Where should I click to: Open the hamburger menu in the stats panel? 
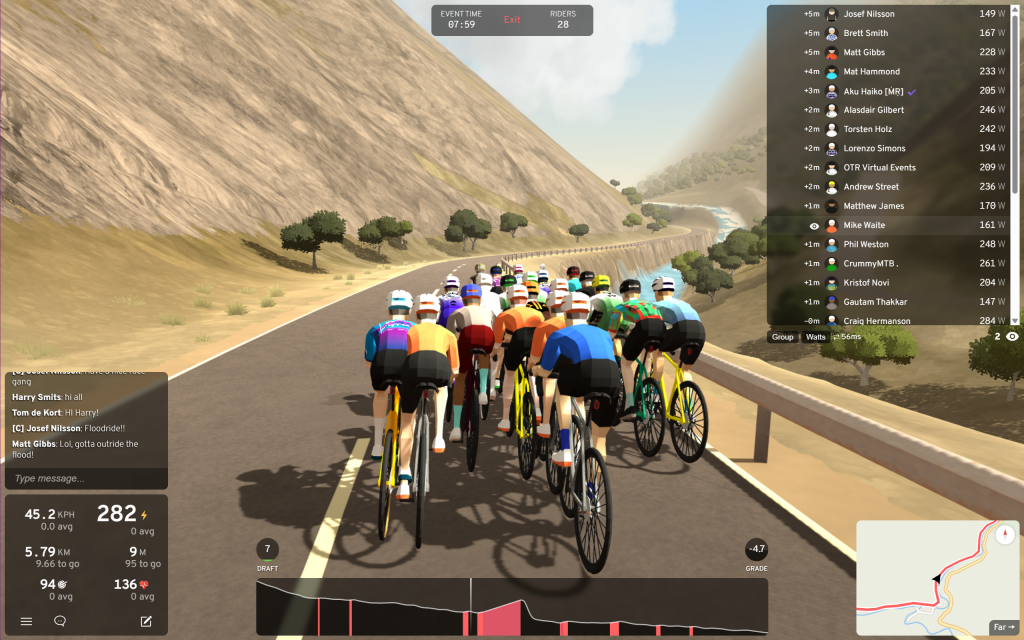tap(27, 621)
